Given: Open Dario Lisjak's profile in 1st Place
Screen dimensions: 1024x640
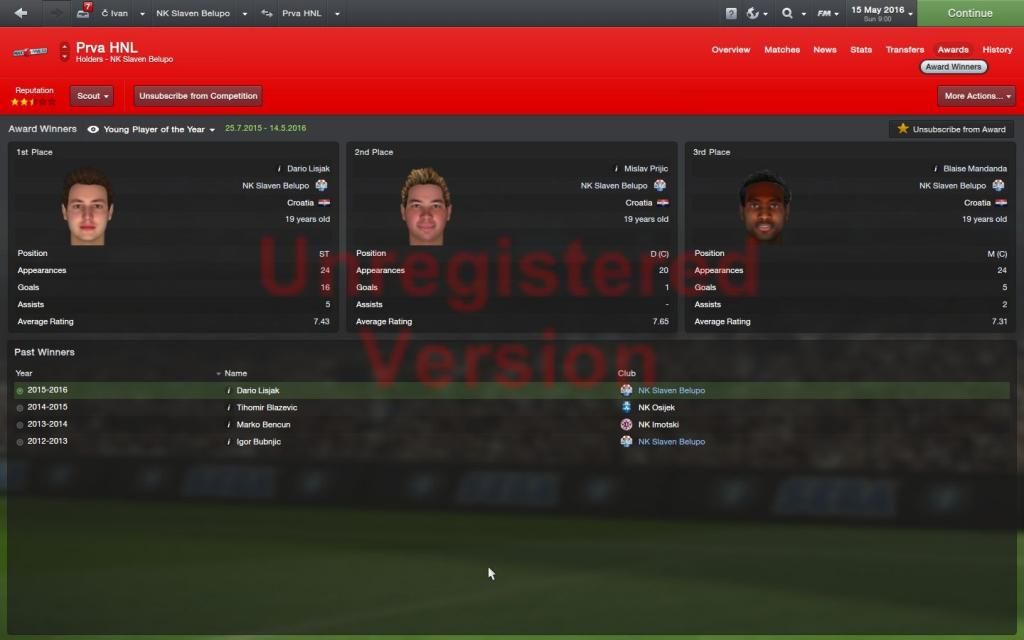Looking at the screenshot, I should pos(308,169).
